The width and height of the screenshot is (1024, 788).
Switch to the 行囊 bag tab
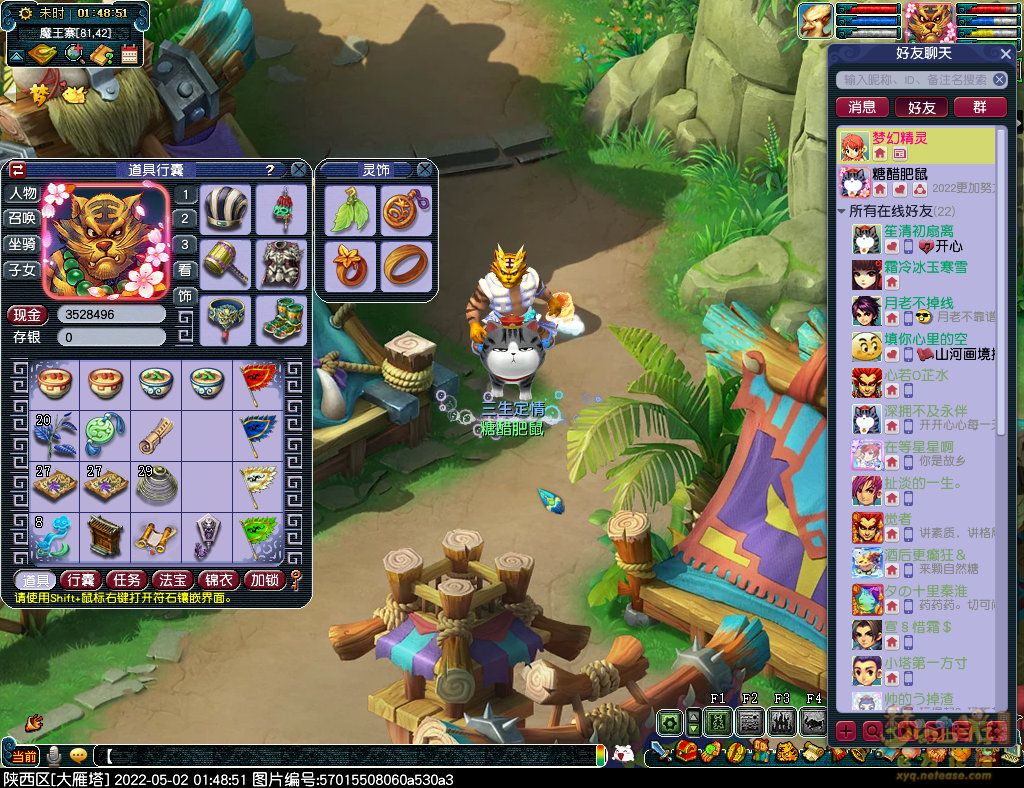79,580
